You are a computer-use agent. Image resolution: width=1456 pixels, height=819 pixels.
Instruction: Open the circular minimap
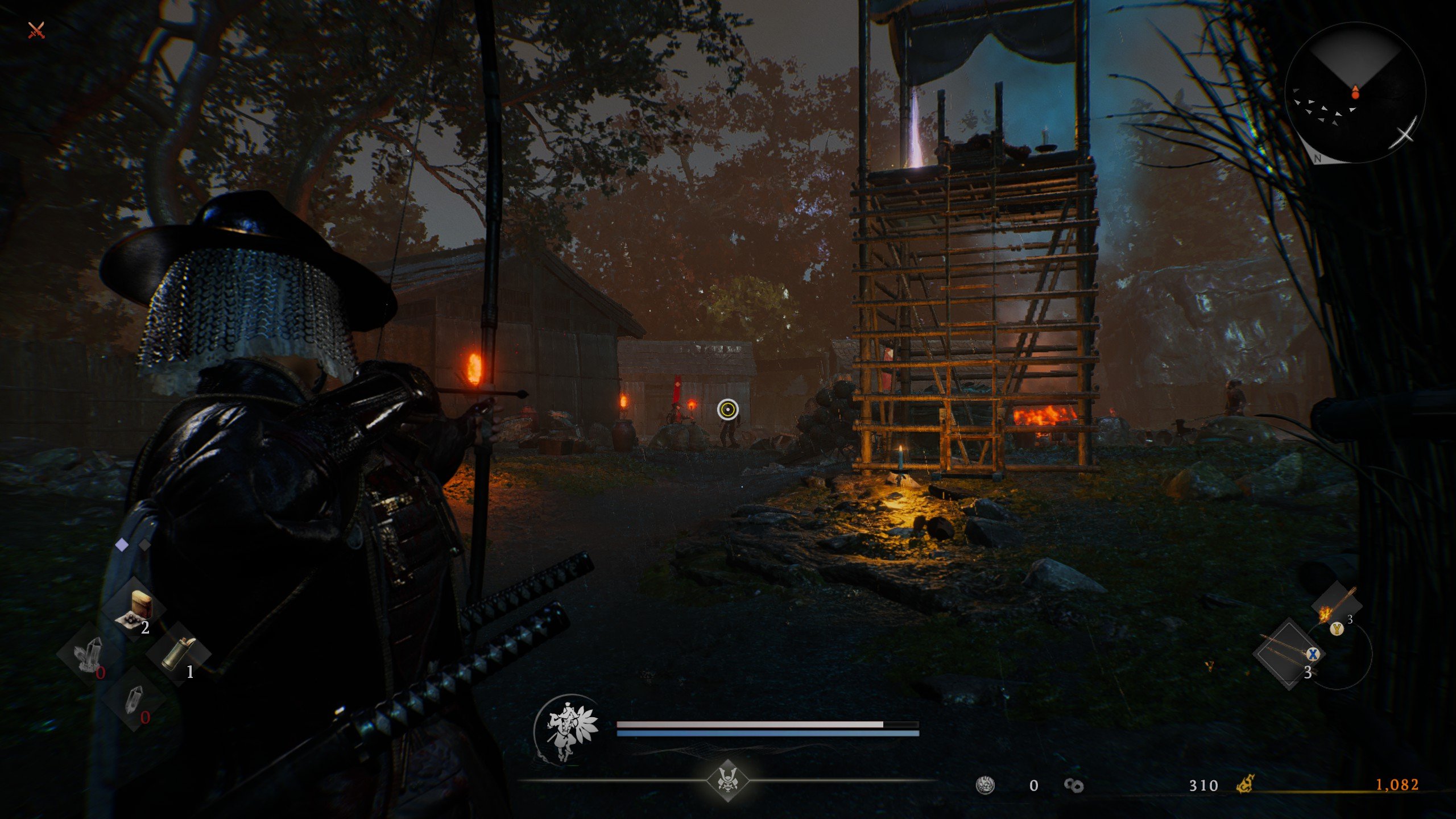[1355, 92]
